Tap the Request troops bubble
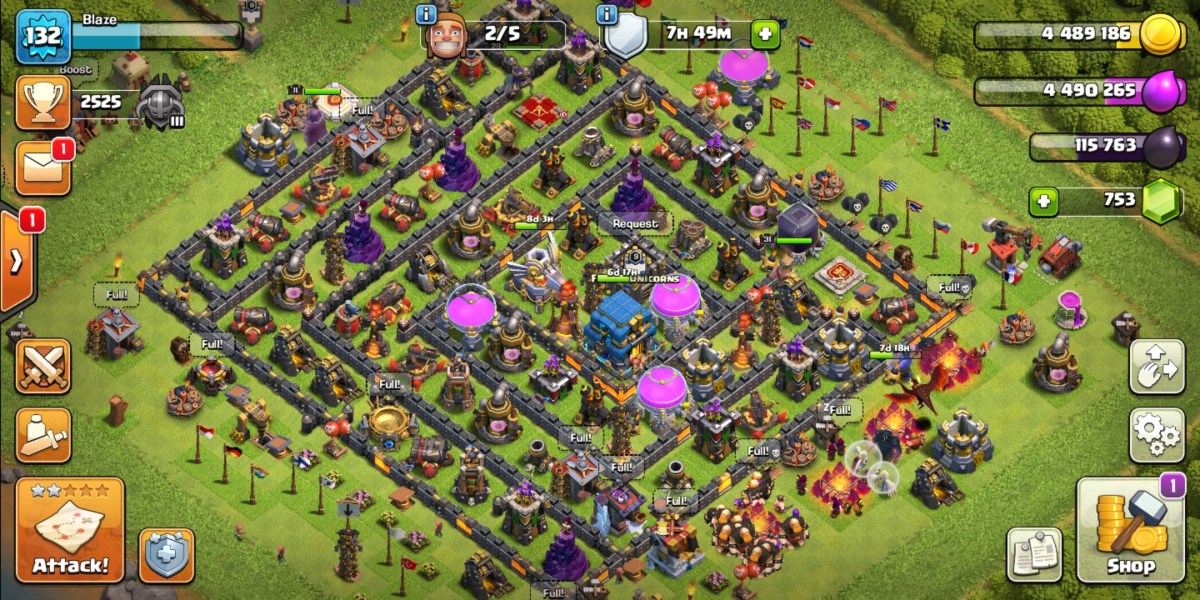 635,223
